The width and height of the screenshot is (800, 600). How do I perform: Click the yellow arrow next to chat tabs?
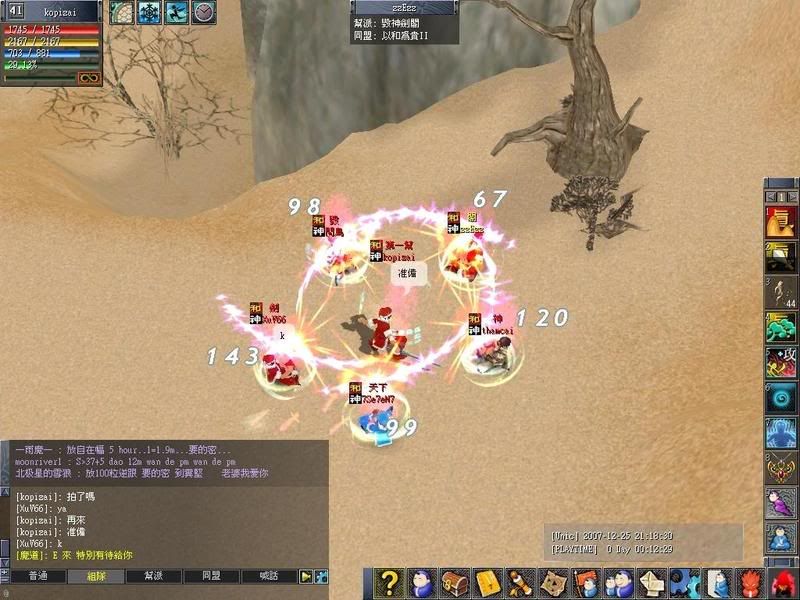point(307,577)
